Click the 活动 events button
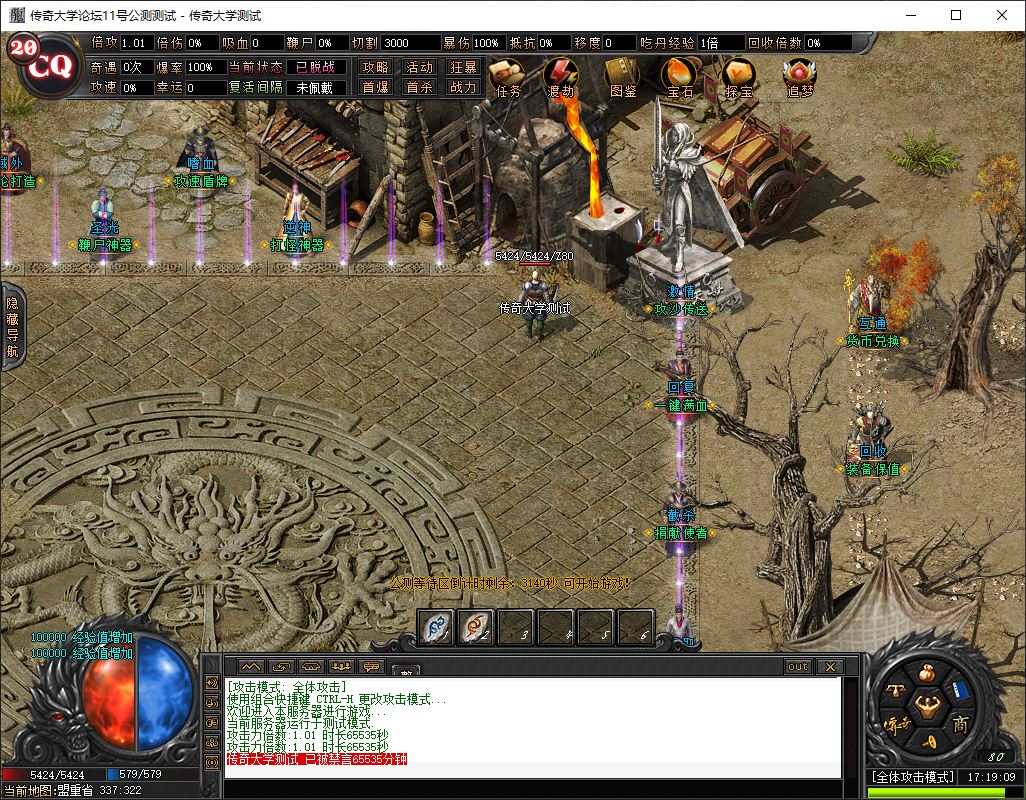 point(419,67)
